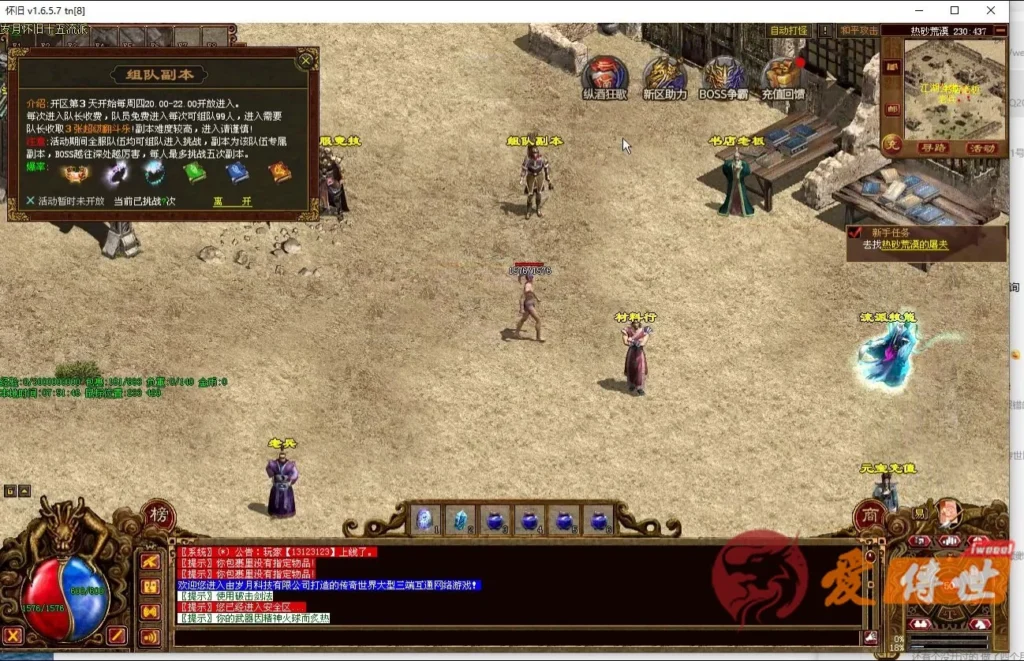Open the 新区助力 event icon

pos(665,75)
